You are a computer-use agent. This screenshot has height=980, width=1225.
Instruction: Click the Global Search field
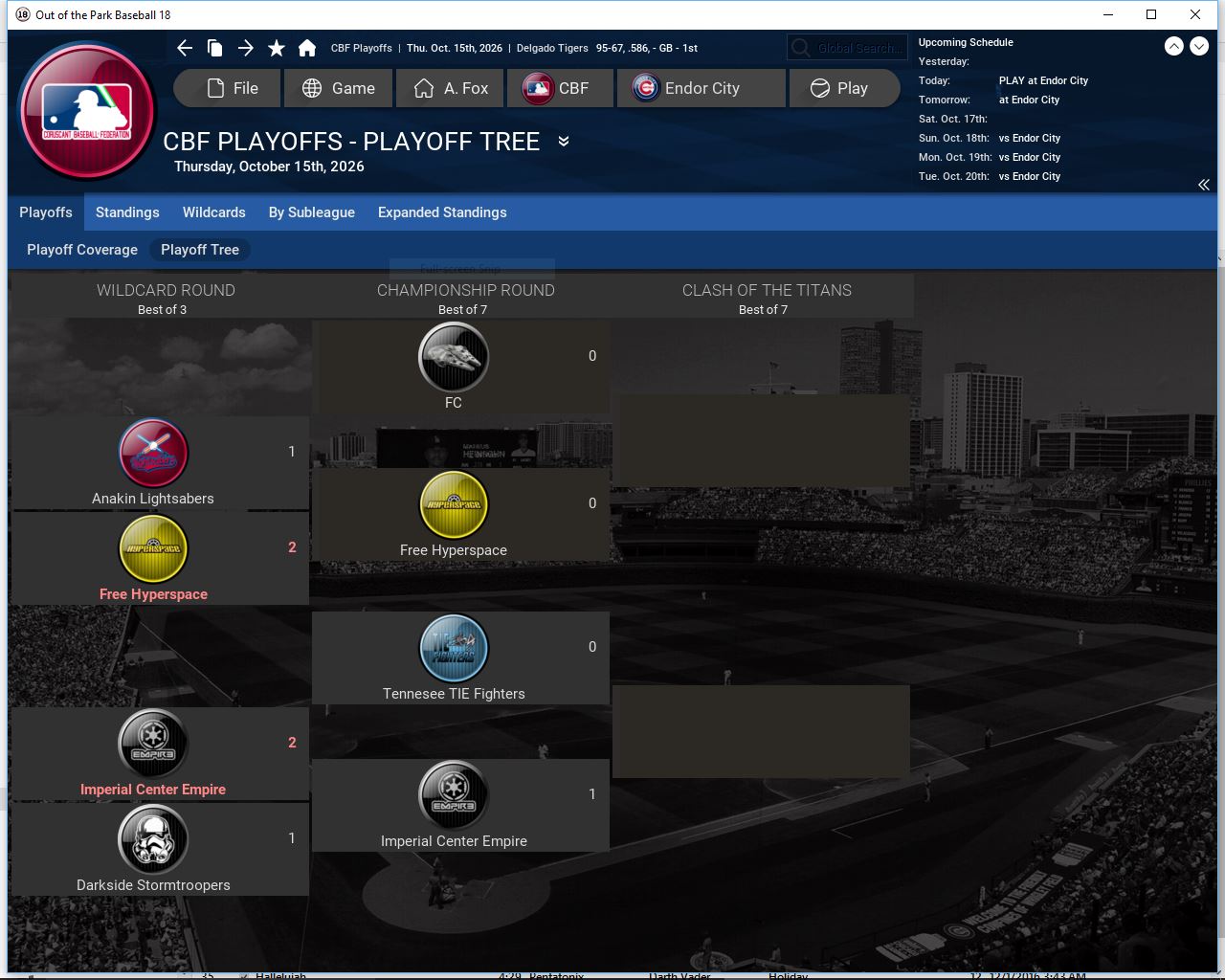[x=847, y=48]
